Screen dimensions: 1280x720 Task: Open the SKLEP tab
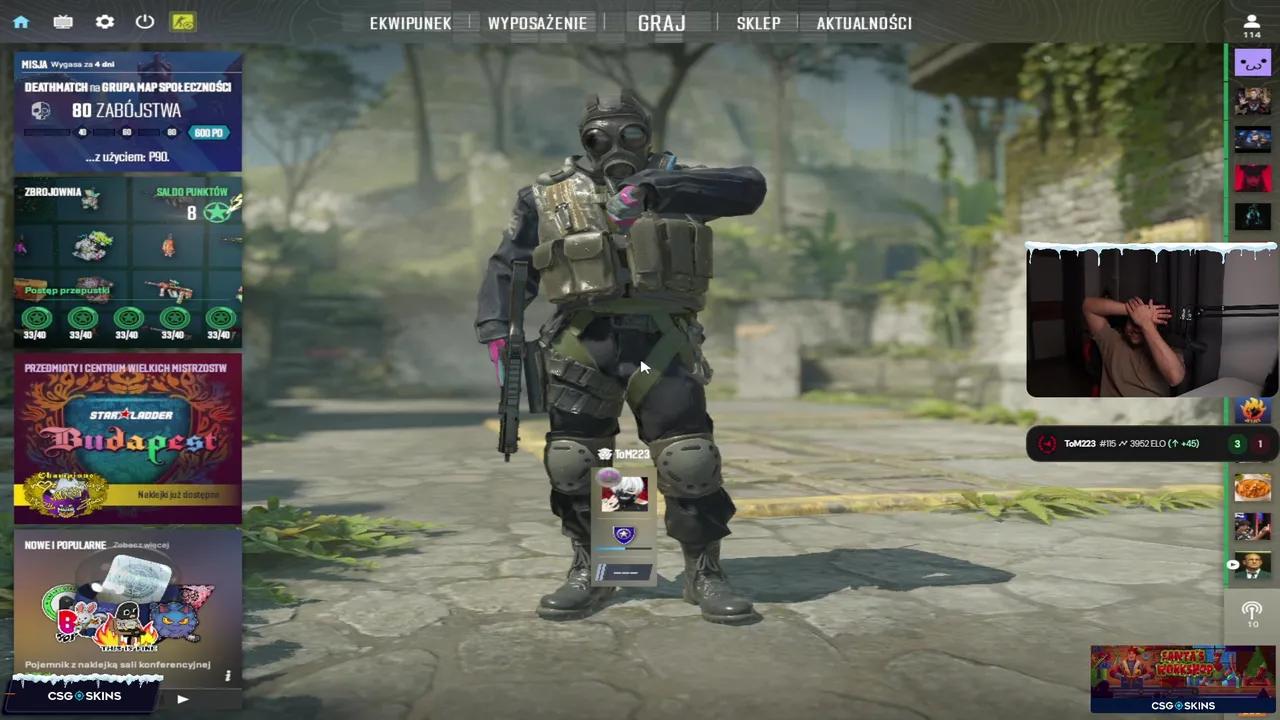point(758,23)
